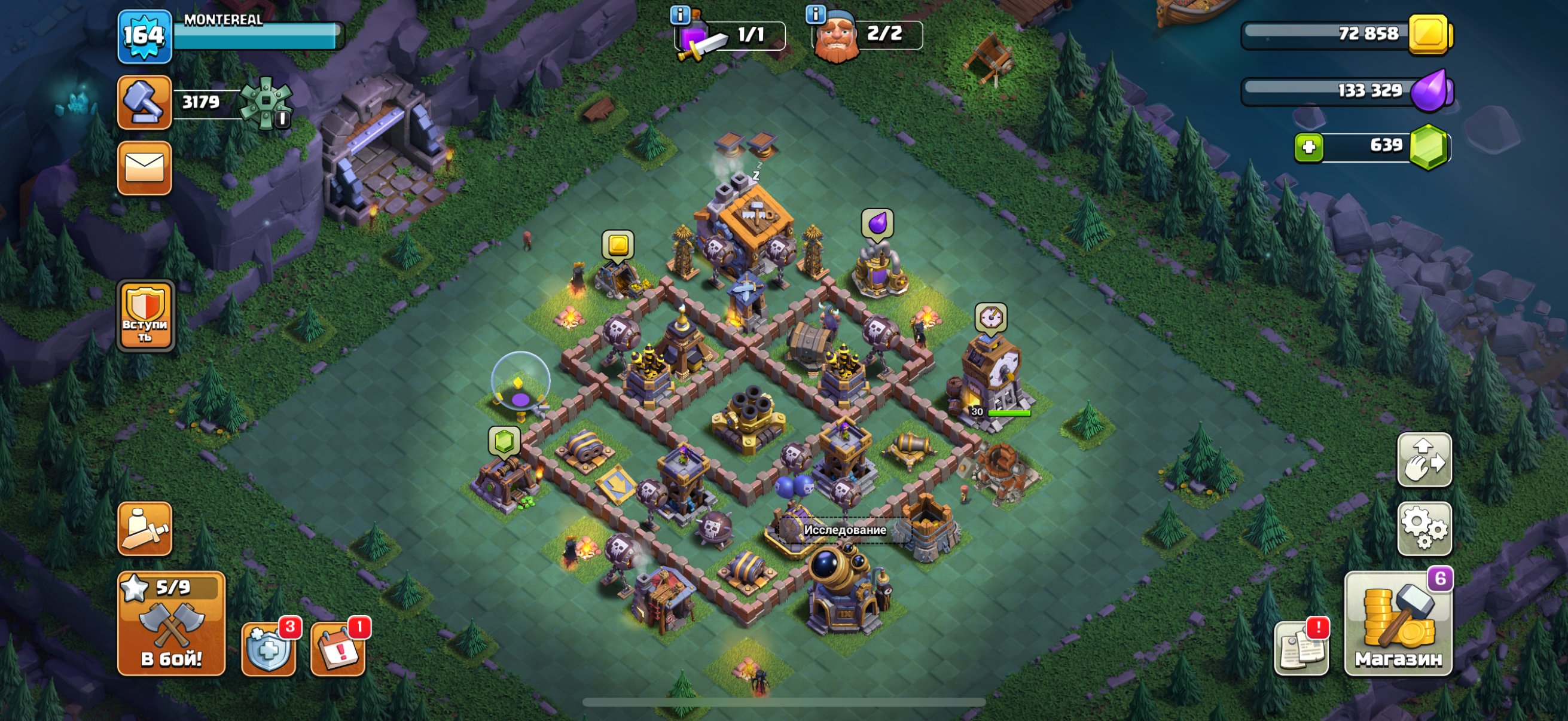Show info for the battle machine counter

click(x=679, y=14)
